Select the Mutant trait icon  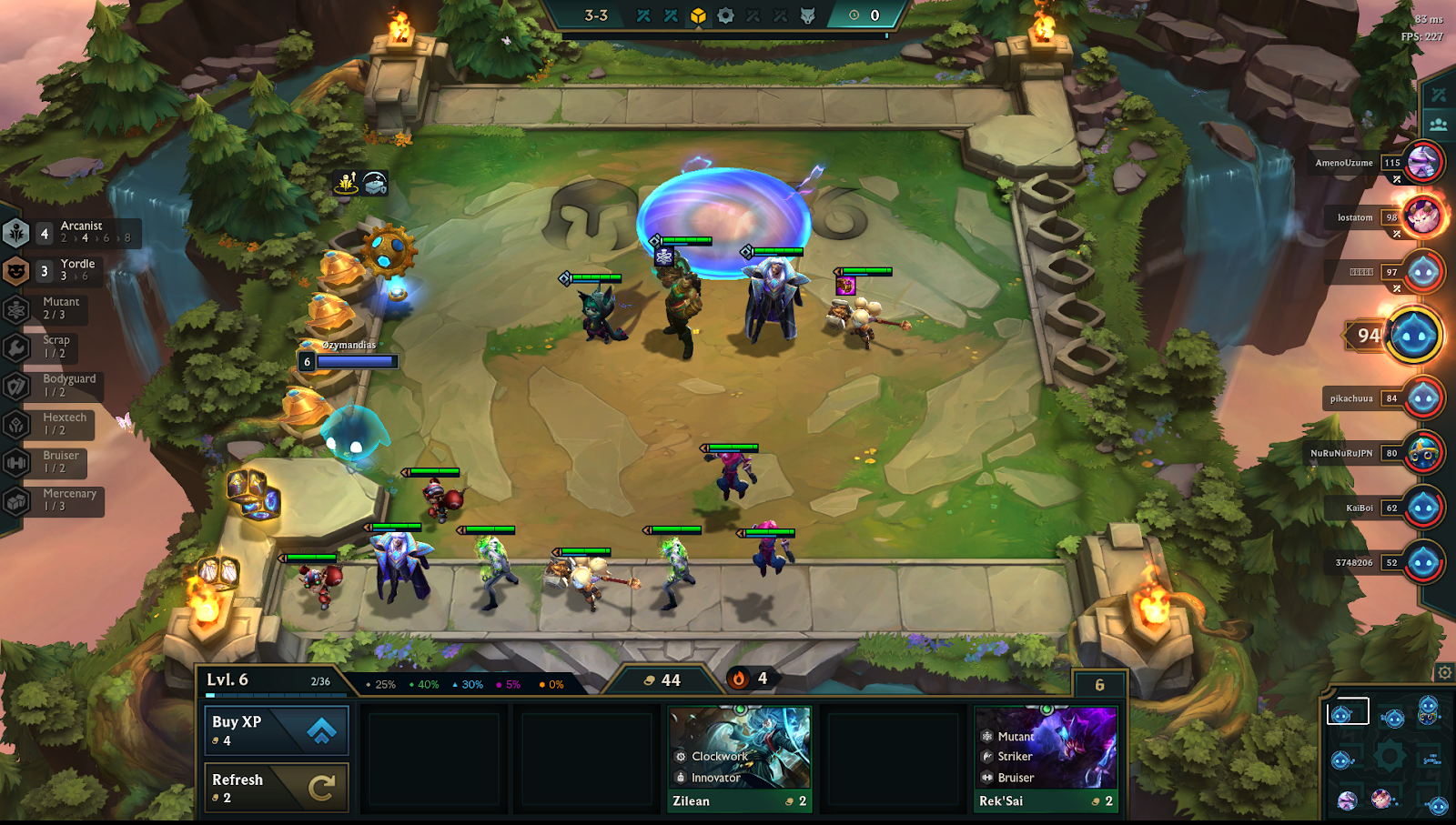pos(15,307)
